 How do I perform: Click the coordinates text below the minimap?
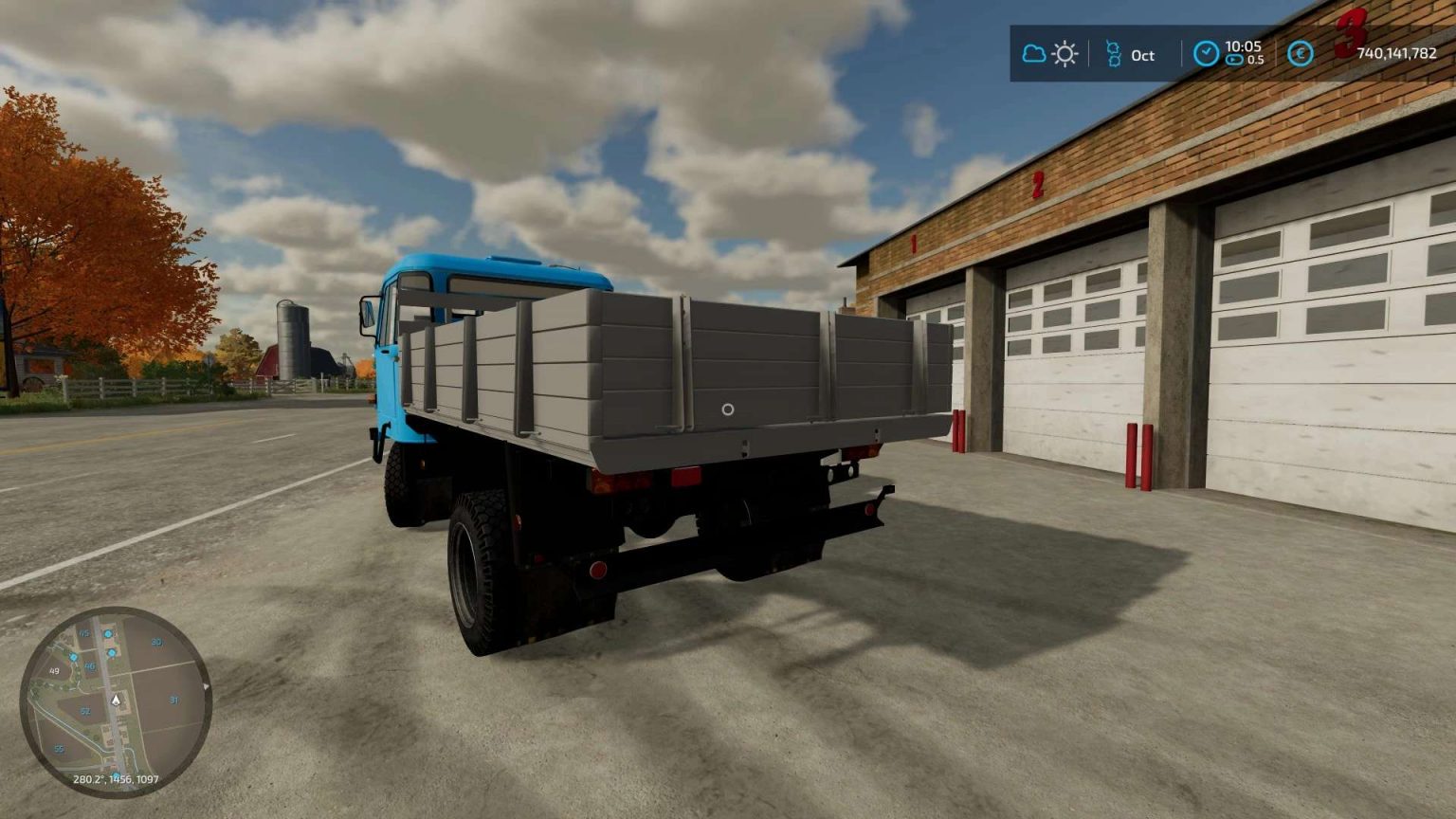pyautogui.click(x=116, y=779)
